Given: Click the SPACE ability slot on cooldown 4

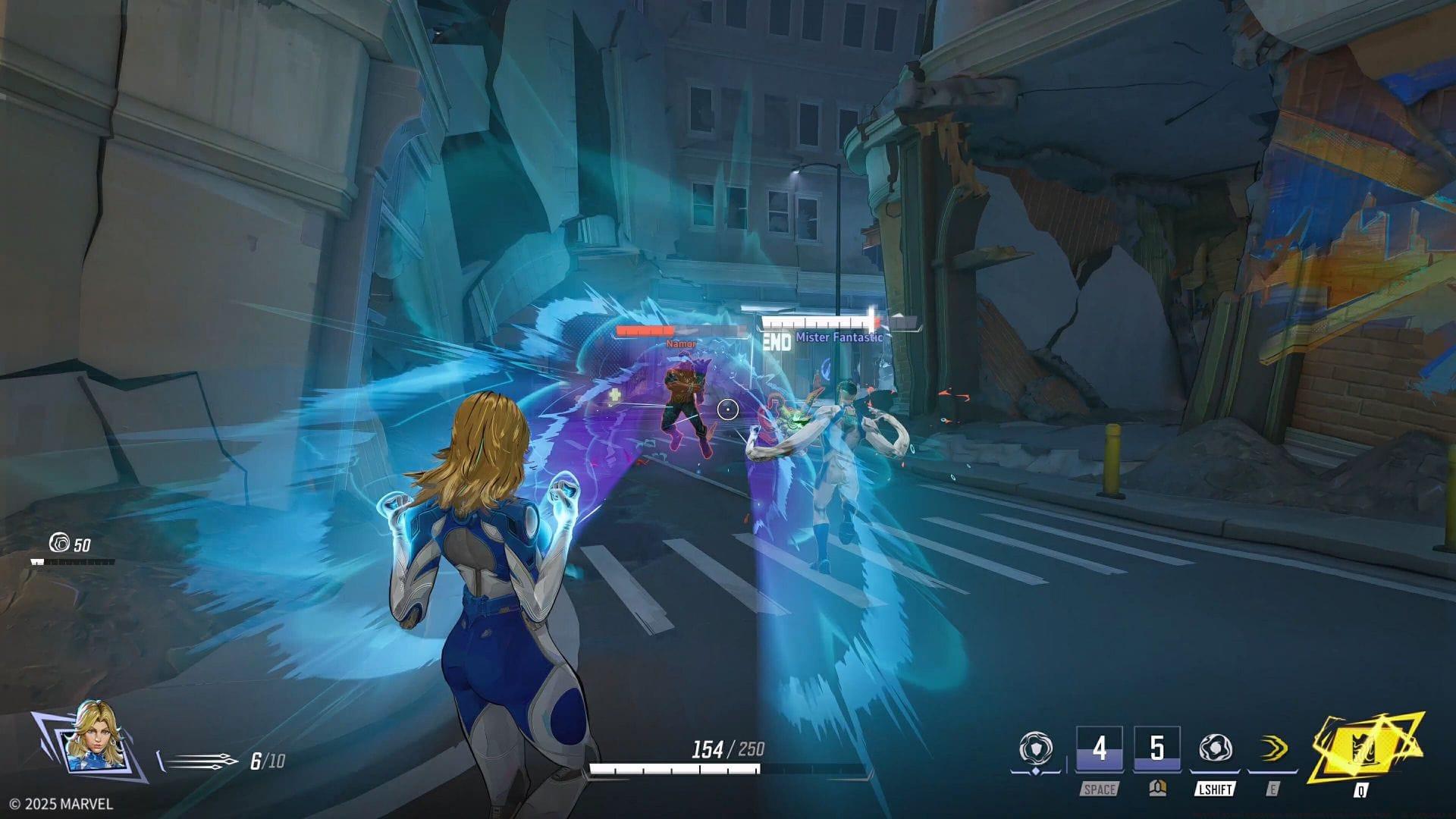Looking at the screenshot, I should [x=1099, y=749].
